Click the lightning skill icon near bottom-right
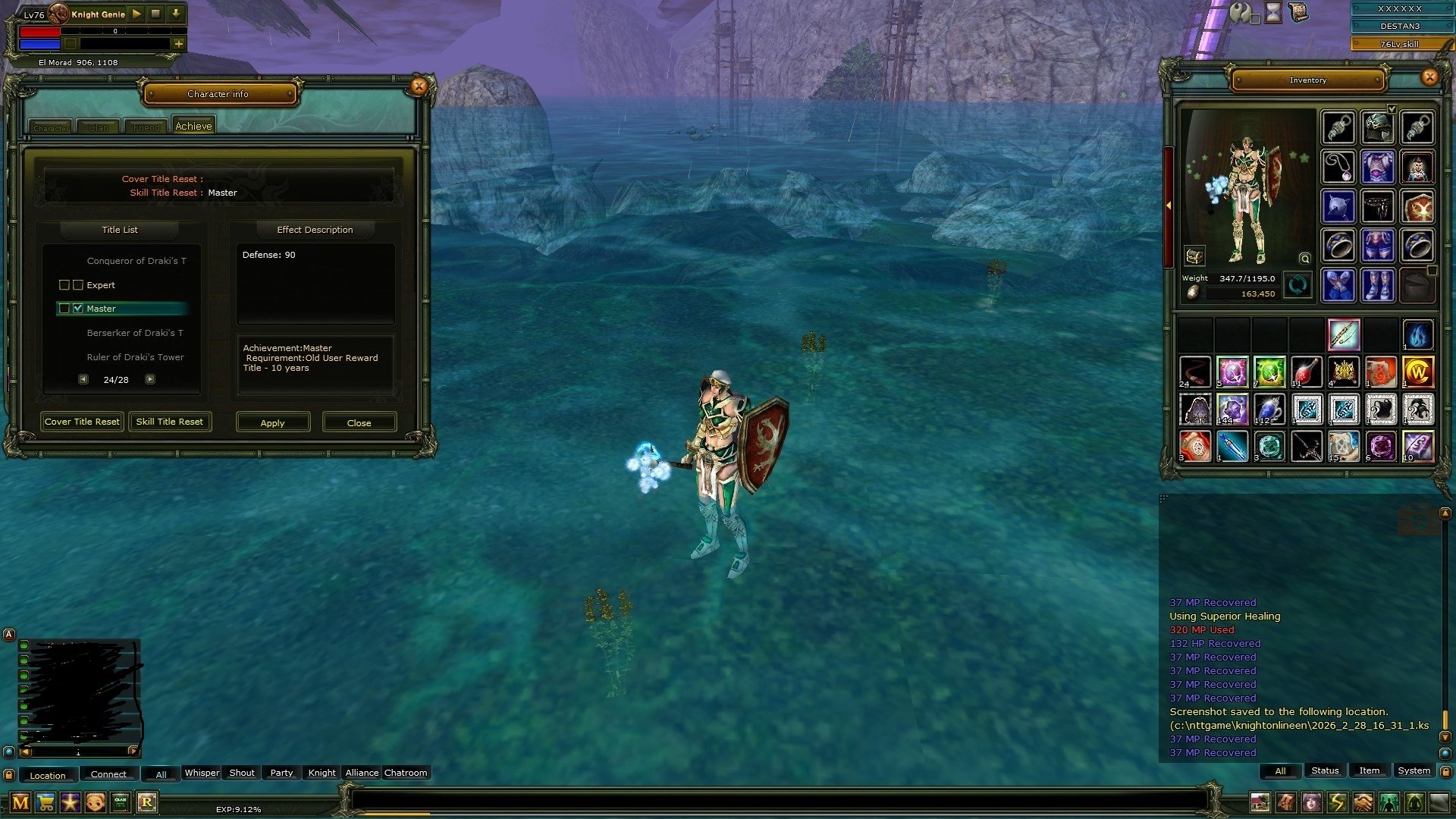1456x819 pixels. tap(1338, 802)
